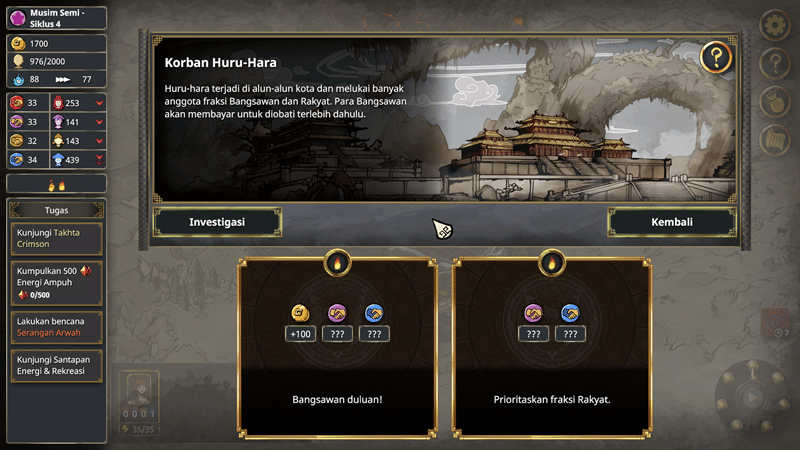Select "Kunjungi Santapan Energi & Rekreasi" task
Screen dimensions: 800x450
click(56, 365)
